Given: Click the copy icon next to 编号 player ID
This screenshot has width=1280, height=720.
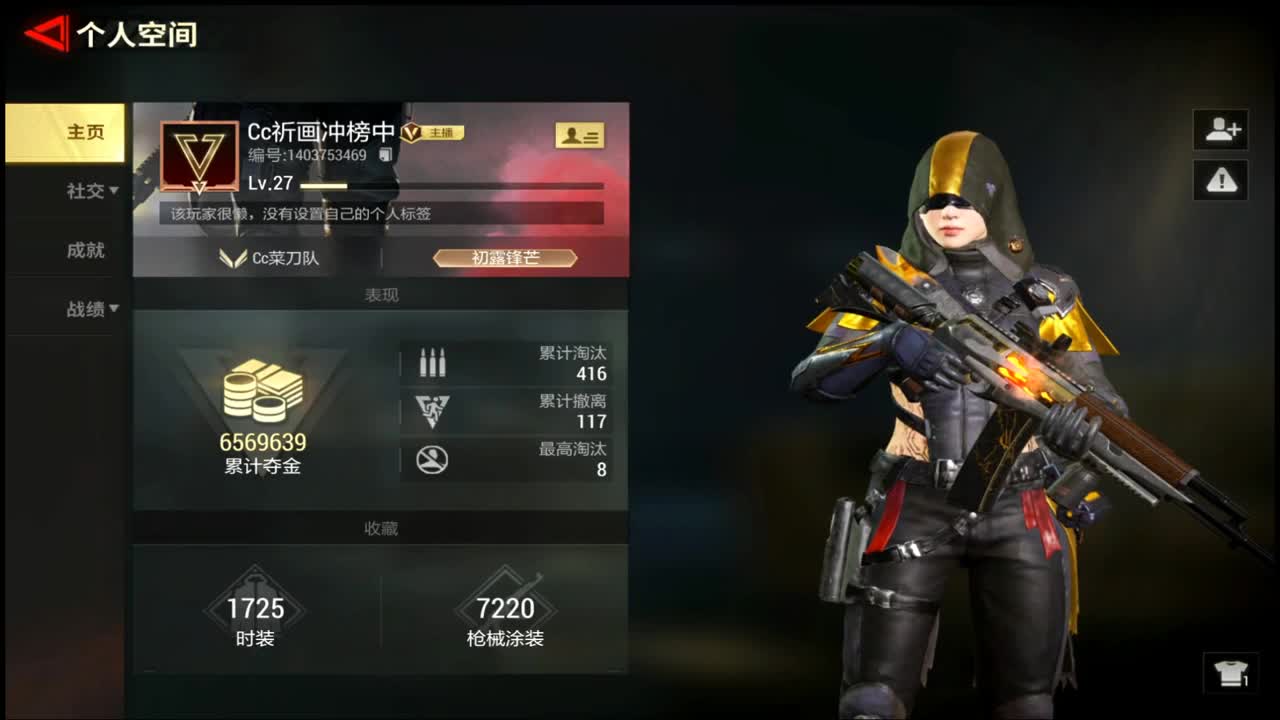Looking at the screenshot, I should pos(383,157).
